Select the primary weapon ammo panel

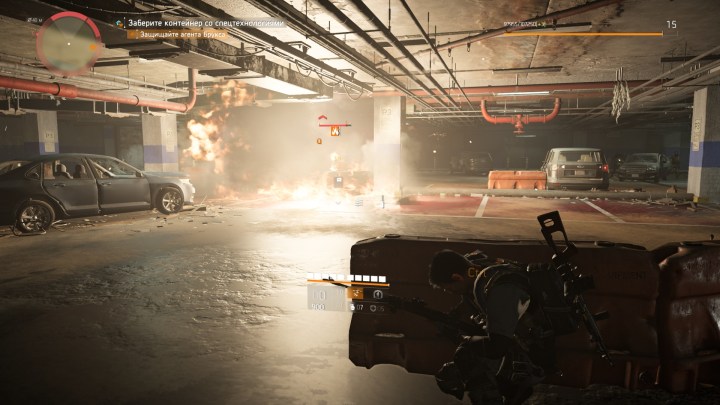[x=322, y=295]
